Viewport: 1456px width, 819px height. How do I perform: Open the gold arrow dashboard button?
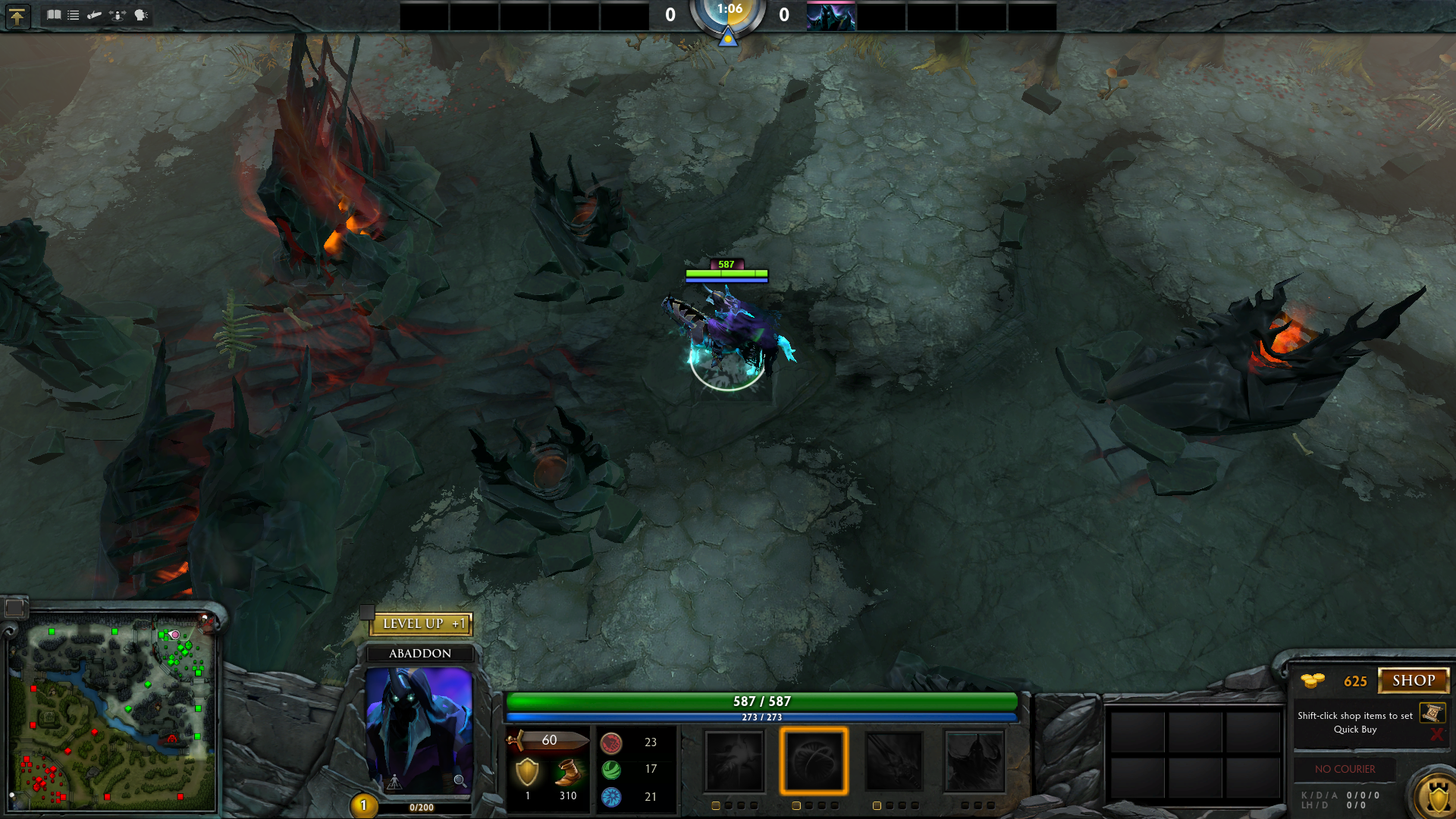pyautogui.click(x=17, y=15)
